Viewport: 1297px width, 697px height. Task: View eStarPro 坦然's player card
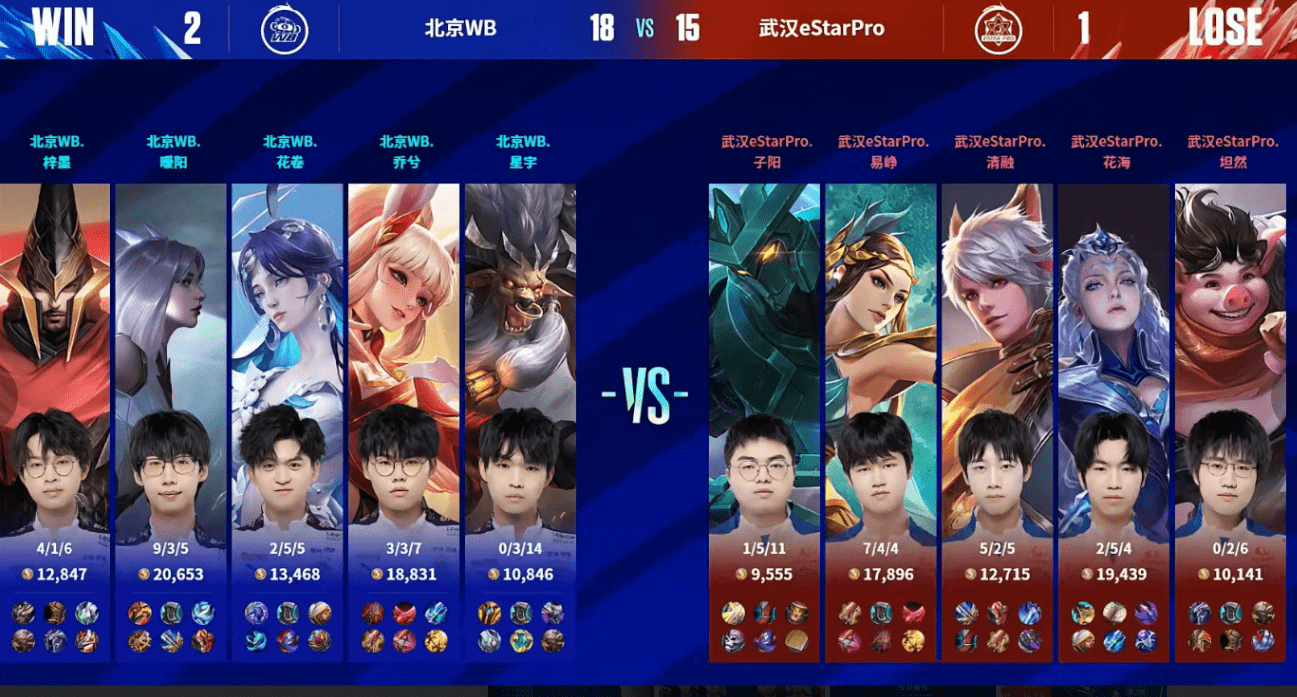1231,400
